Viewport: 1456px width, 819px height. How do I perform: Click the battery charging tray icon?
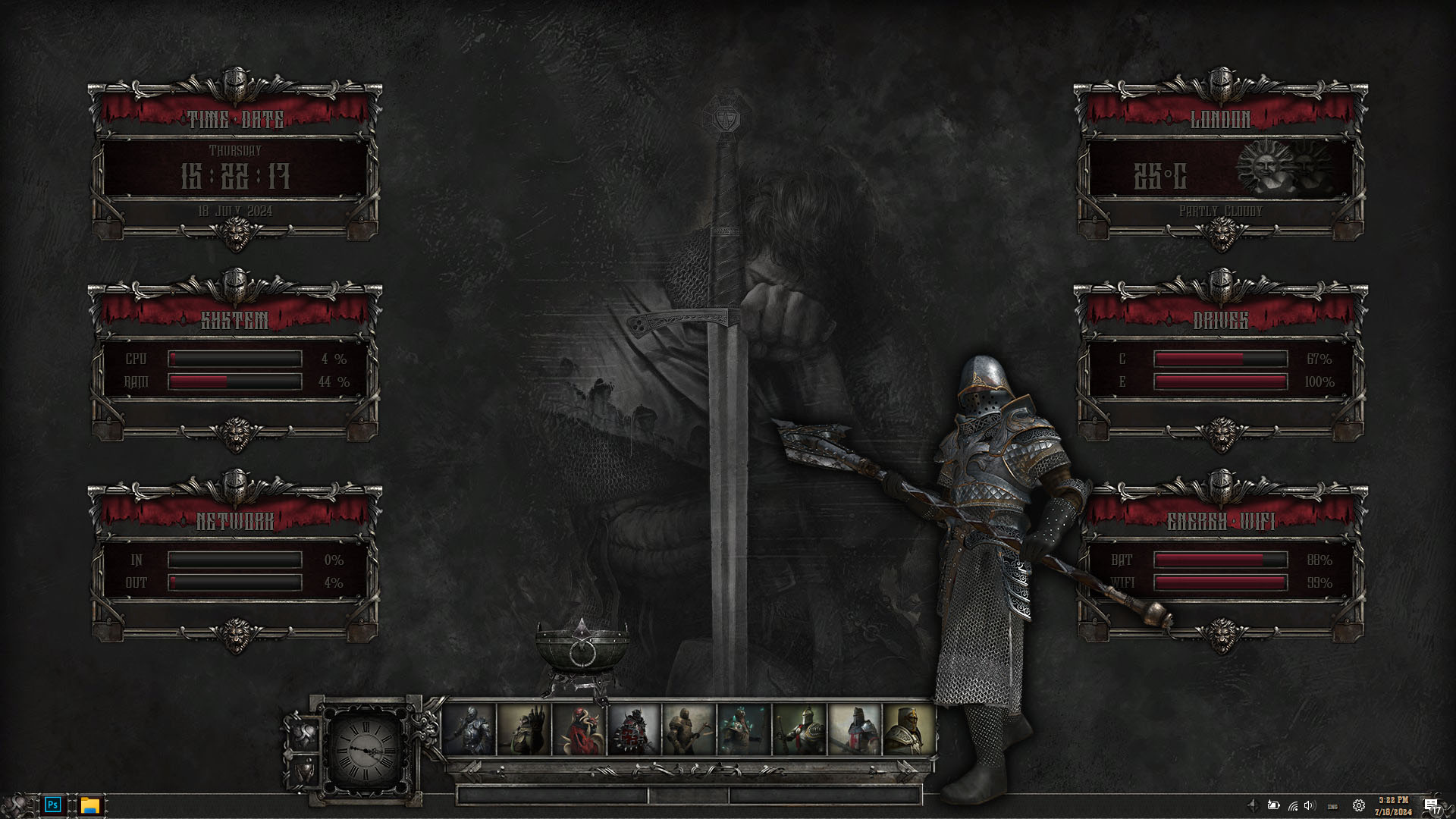[1273, 805]
